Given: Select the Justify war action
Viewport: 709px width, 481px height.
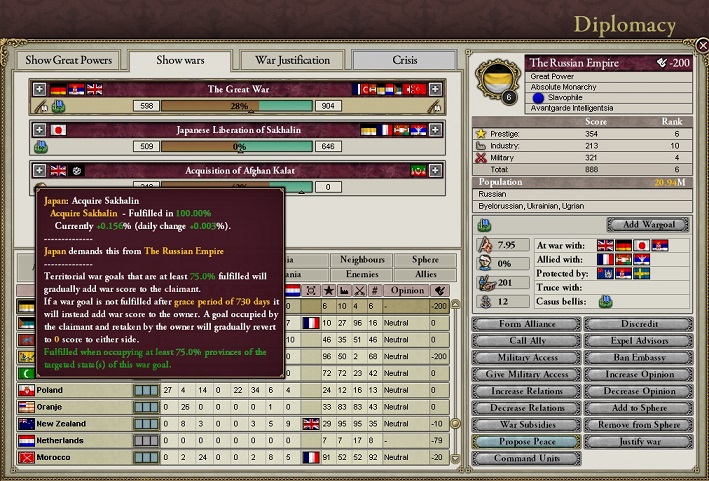Looking at the screenshot, I should [x=637, y=441].
